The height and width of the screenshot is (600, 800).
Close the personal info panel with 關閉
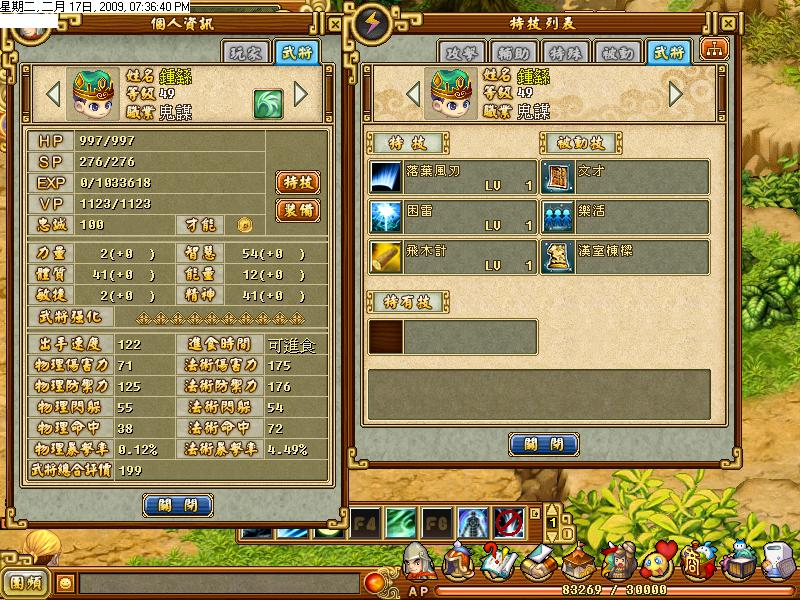pyautogui.click(x=178, y=505)
